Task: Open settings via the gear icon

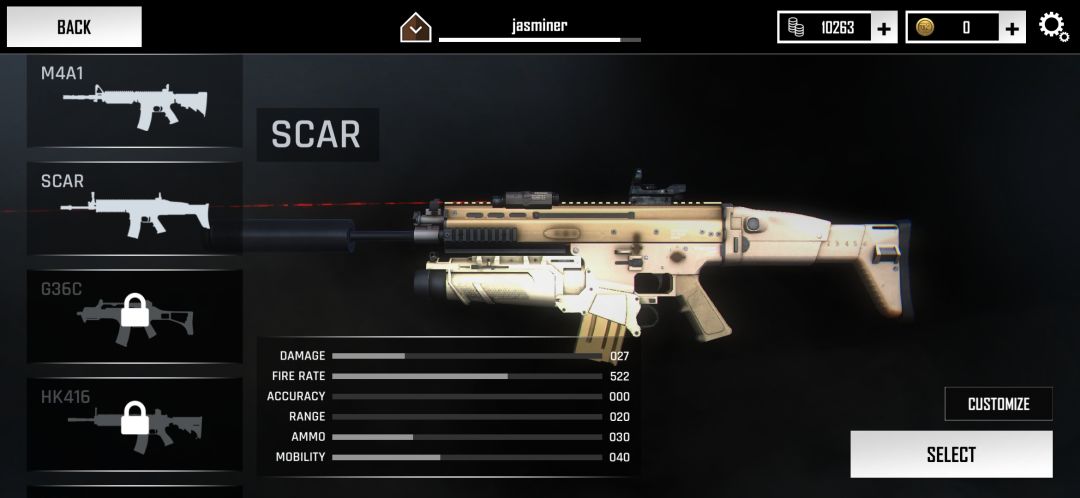Action: coord(1054,27)
